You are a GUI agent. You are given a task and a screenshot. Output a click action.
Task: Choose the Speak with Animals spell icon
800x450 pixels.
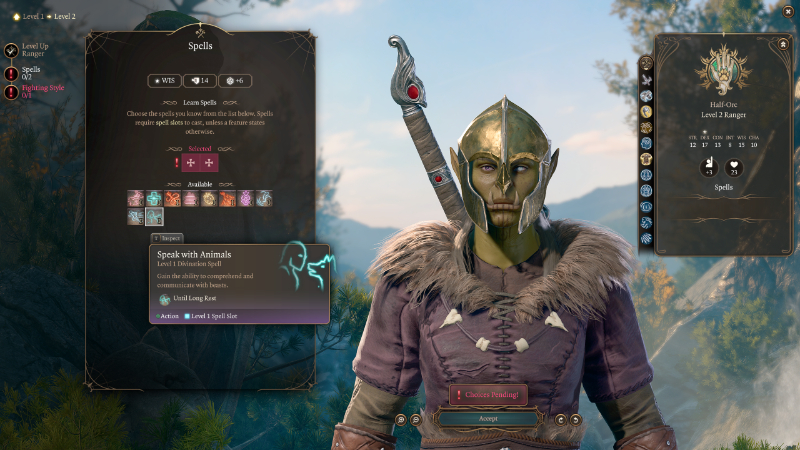click(153, 216)
